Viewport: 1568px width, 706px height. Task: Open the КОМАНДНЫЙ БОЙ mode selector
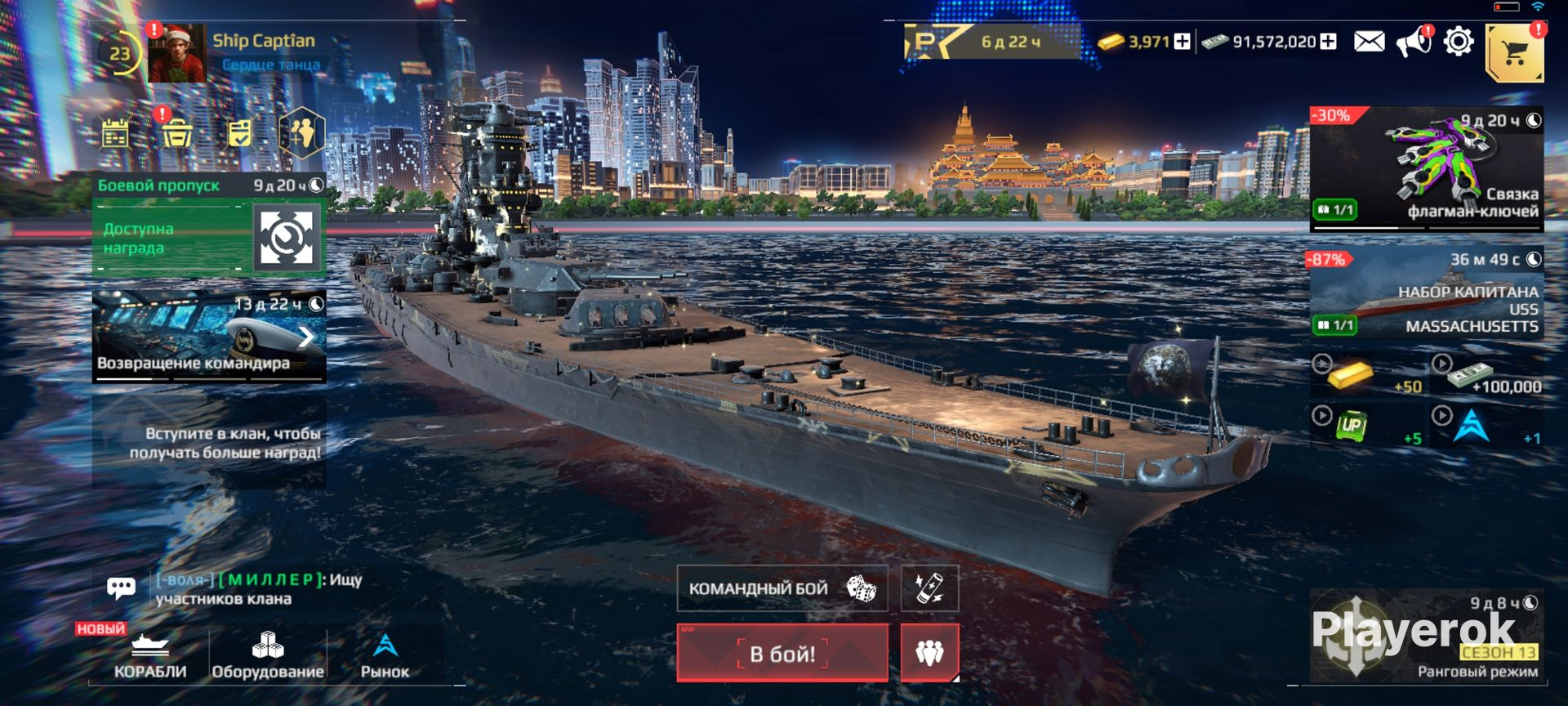tap(782, 588)
